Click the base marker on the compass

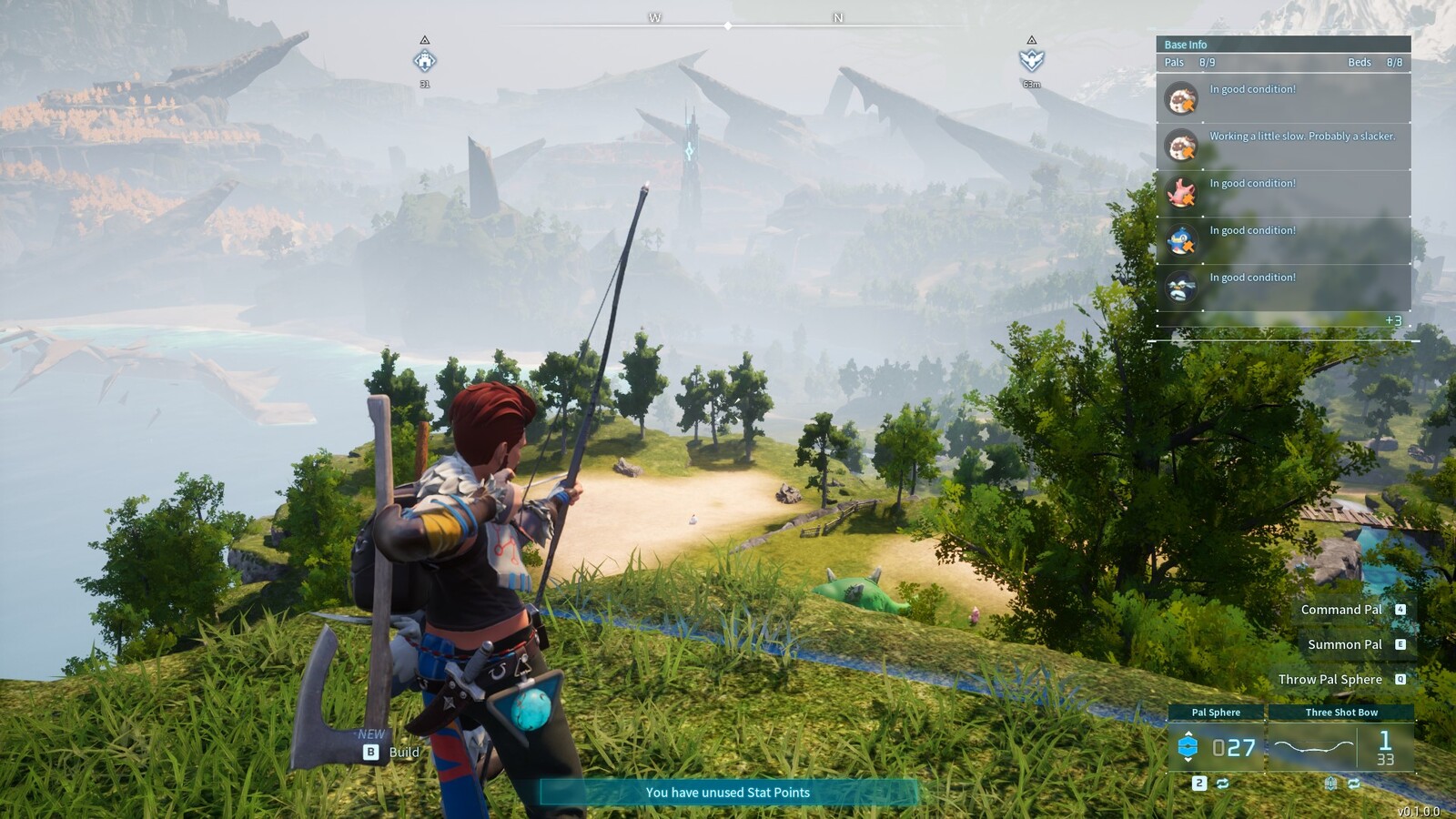click(x=425, y=61)
